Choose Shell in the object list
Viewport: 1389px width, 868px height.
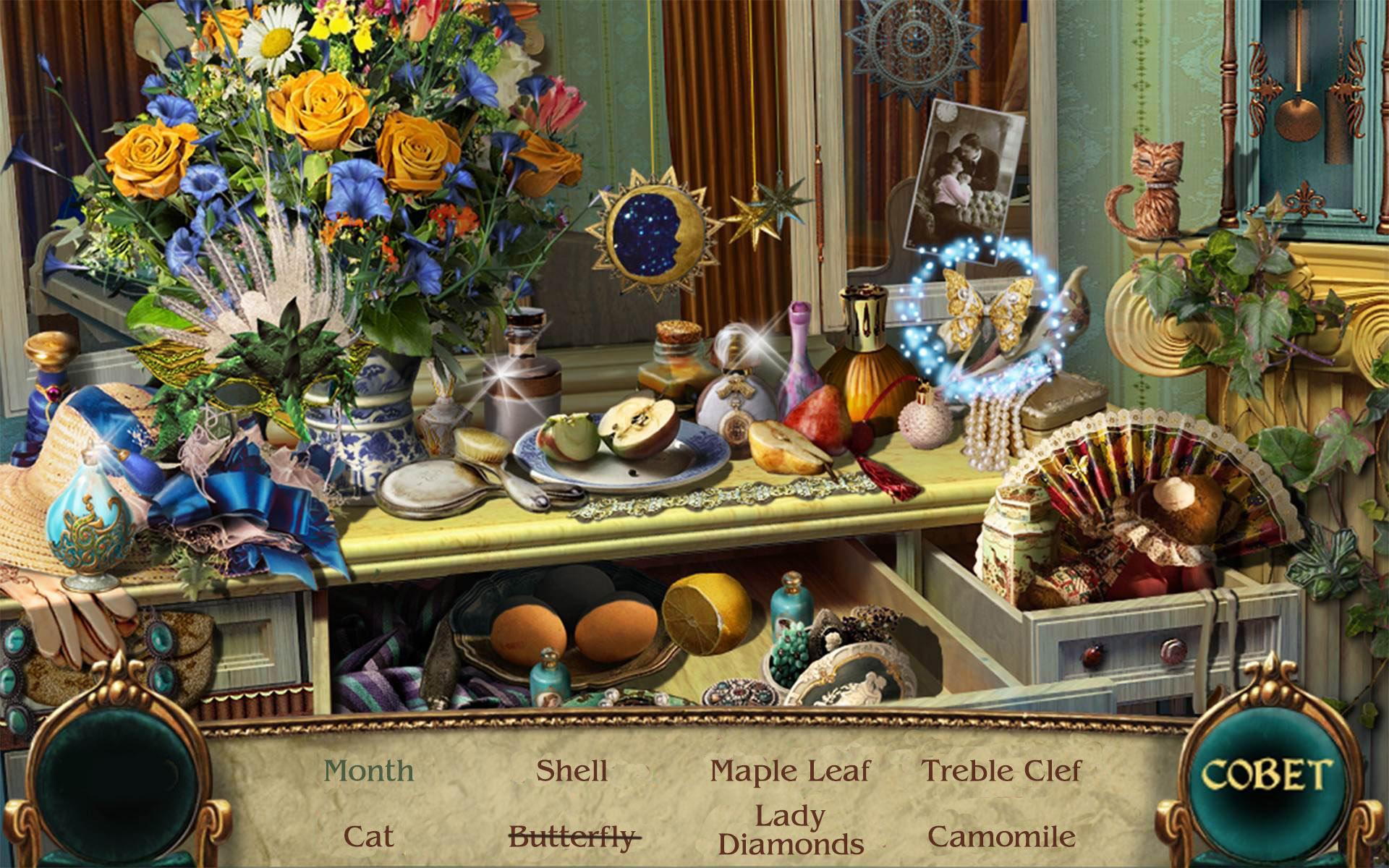(x=572, y=771)
